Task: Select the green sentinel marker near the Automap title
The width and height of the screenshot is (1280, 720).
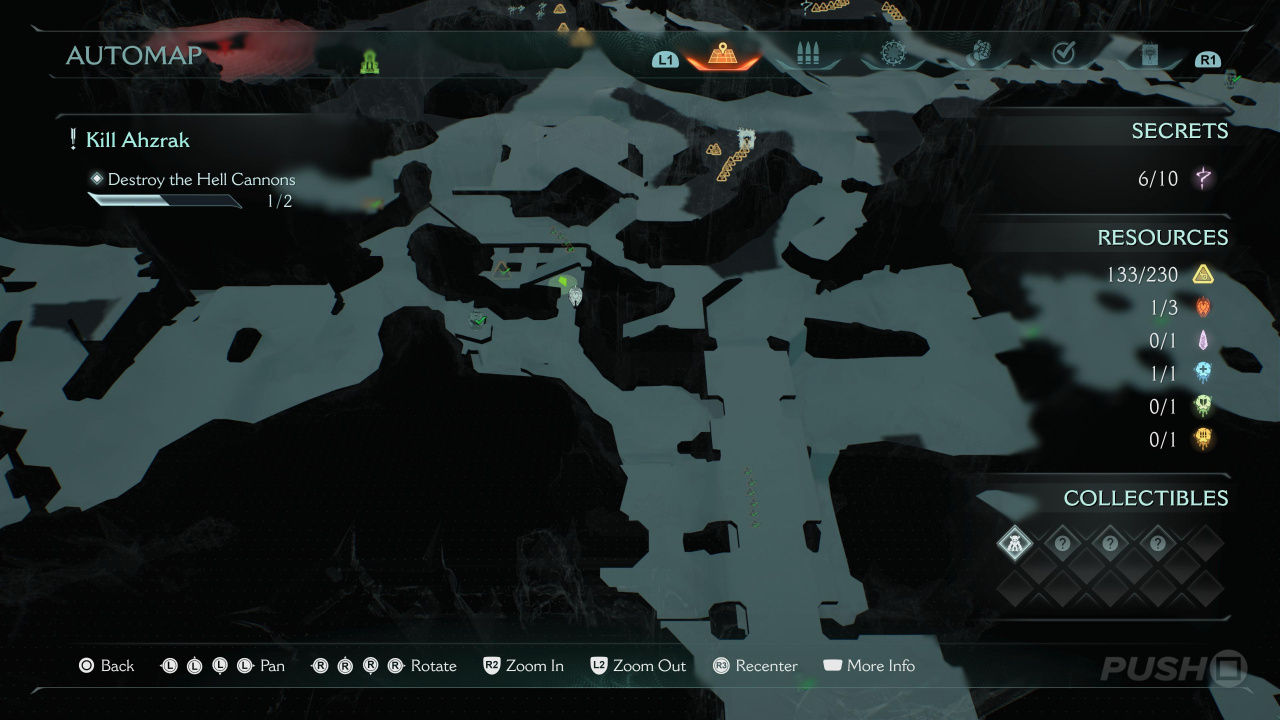Action: [x=370, y=63]
